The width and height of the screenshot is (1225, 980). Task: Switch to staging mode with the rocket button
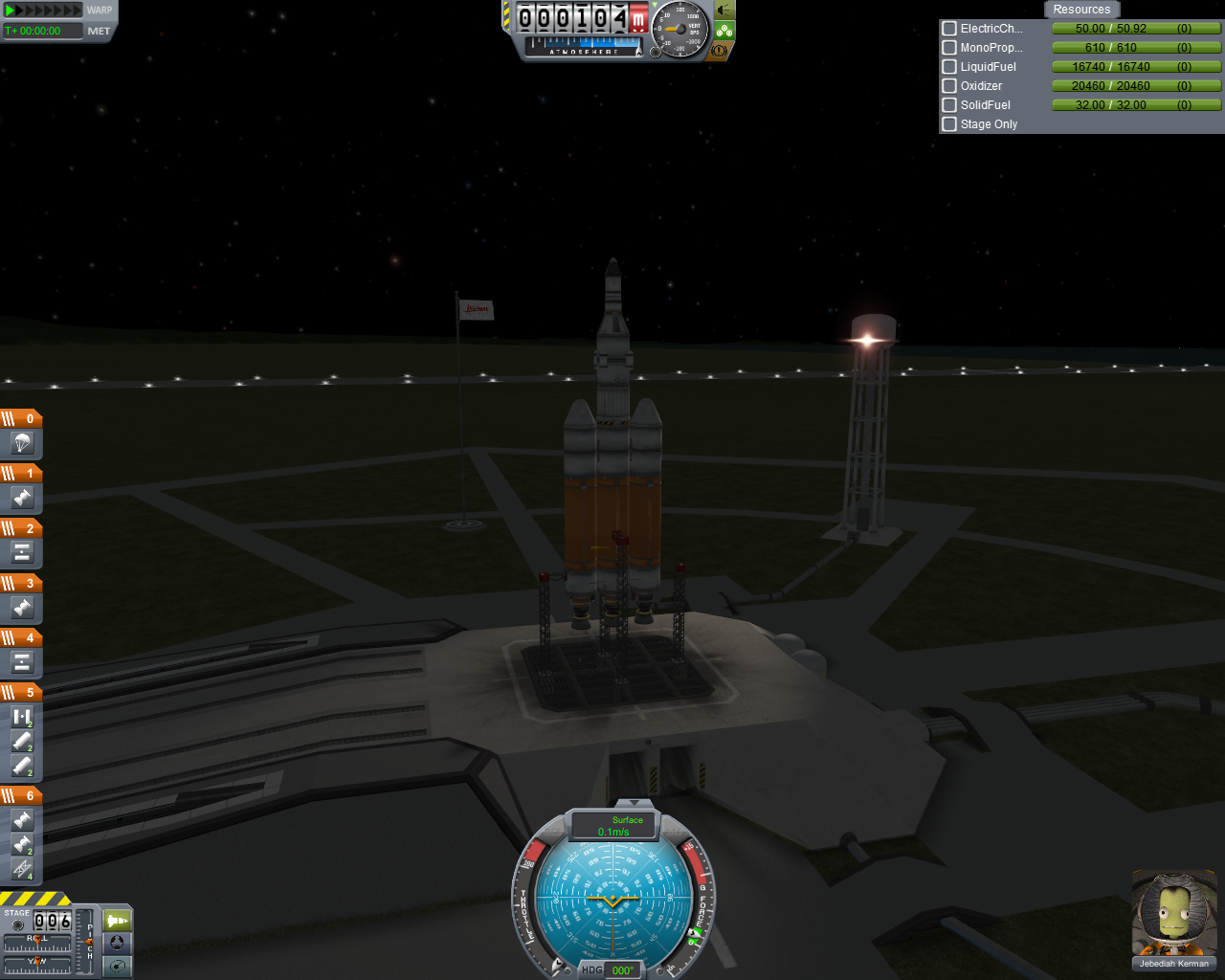[117, 921]
